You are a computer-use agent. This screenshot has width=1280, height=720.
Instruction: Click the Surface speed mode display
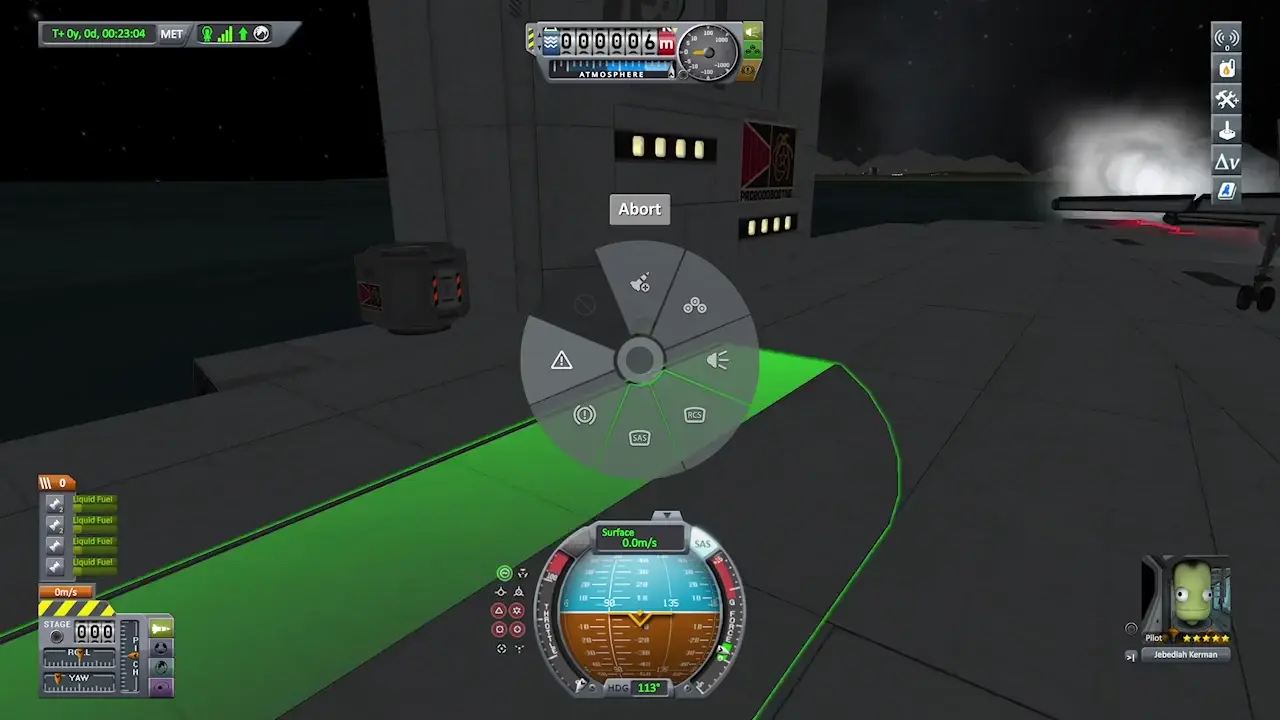click(x=639, y=538)
